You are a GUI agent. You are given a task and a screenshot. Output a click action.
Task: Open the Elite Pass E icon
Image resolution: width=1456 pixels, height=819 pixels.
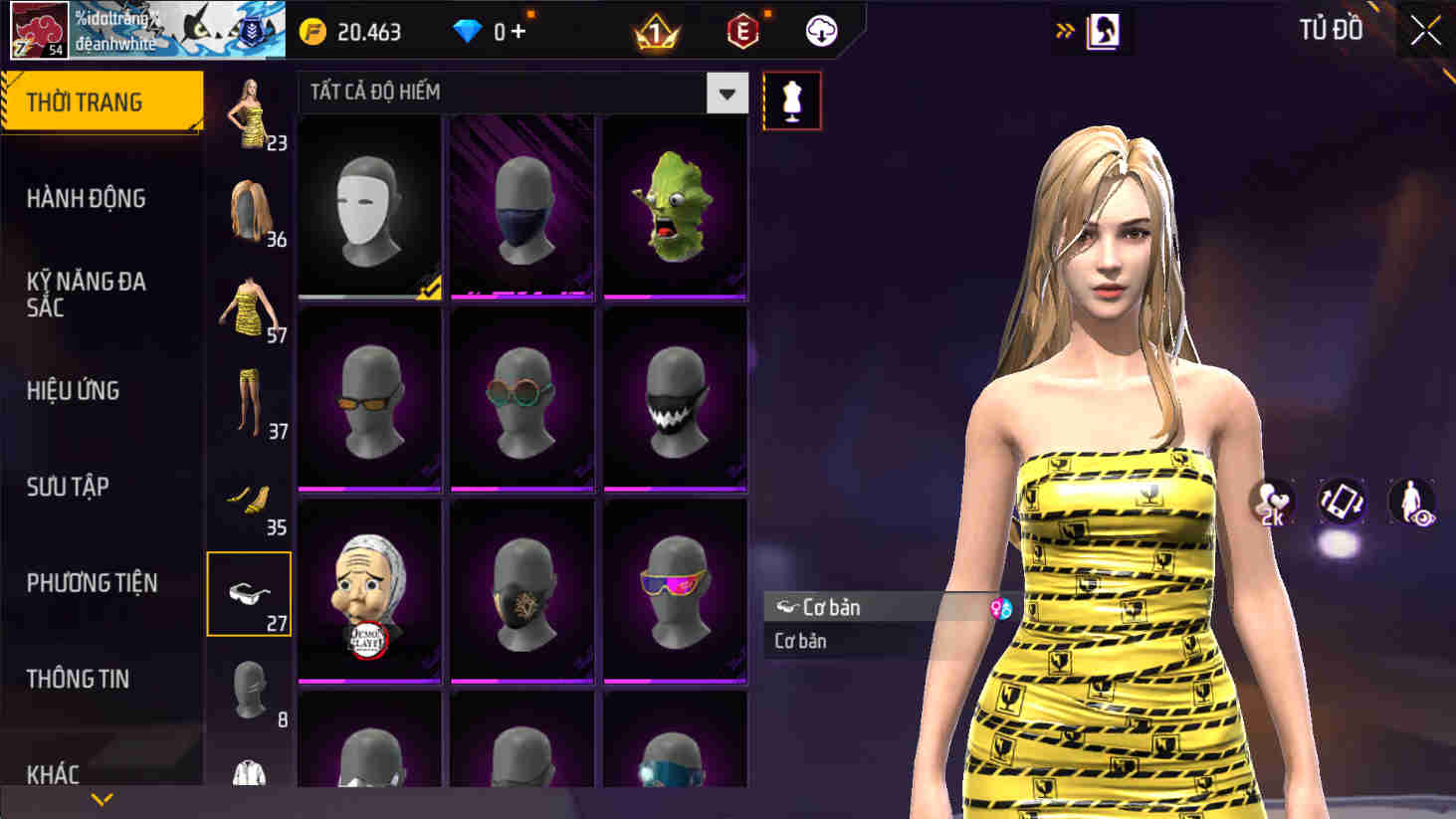tap(740, 31)
